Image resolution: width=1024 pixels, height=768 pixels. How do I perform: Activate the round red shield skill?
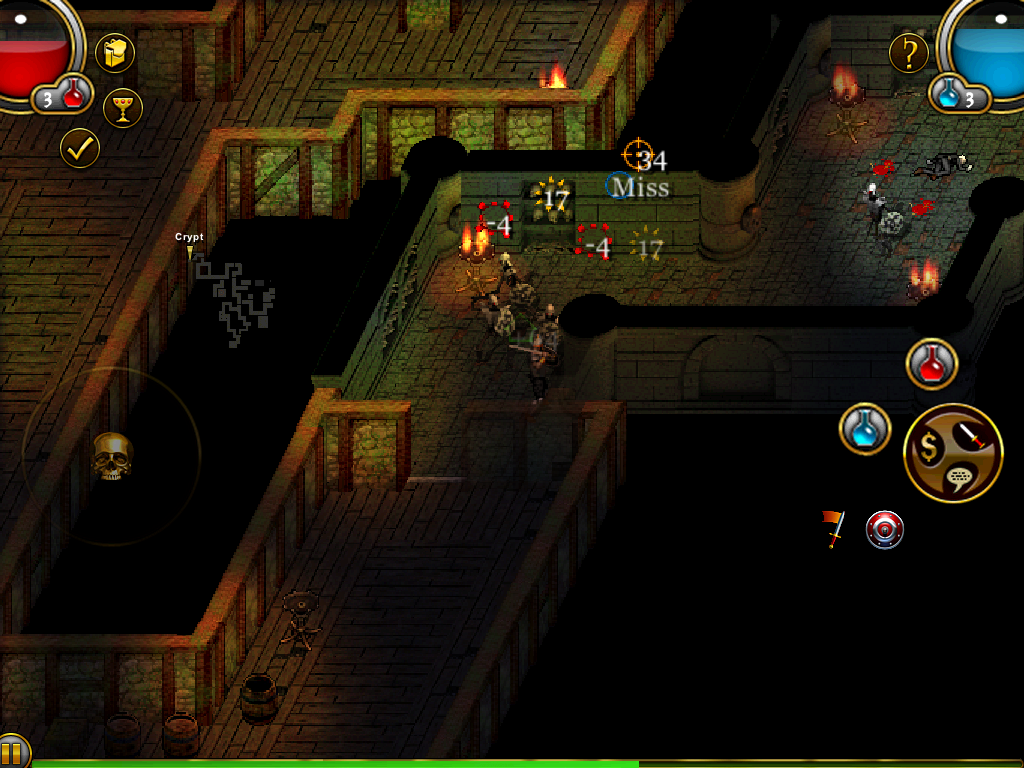coord(884,529)
